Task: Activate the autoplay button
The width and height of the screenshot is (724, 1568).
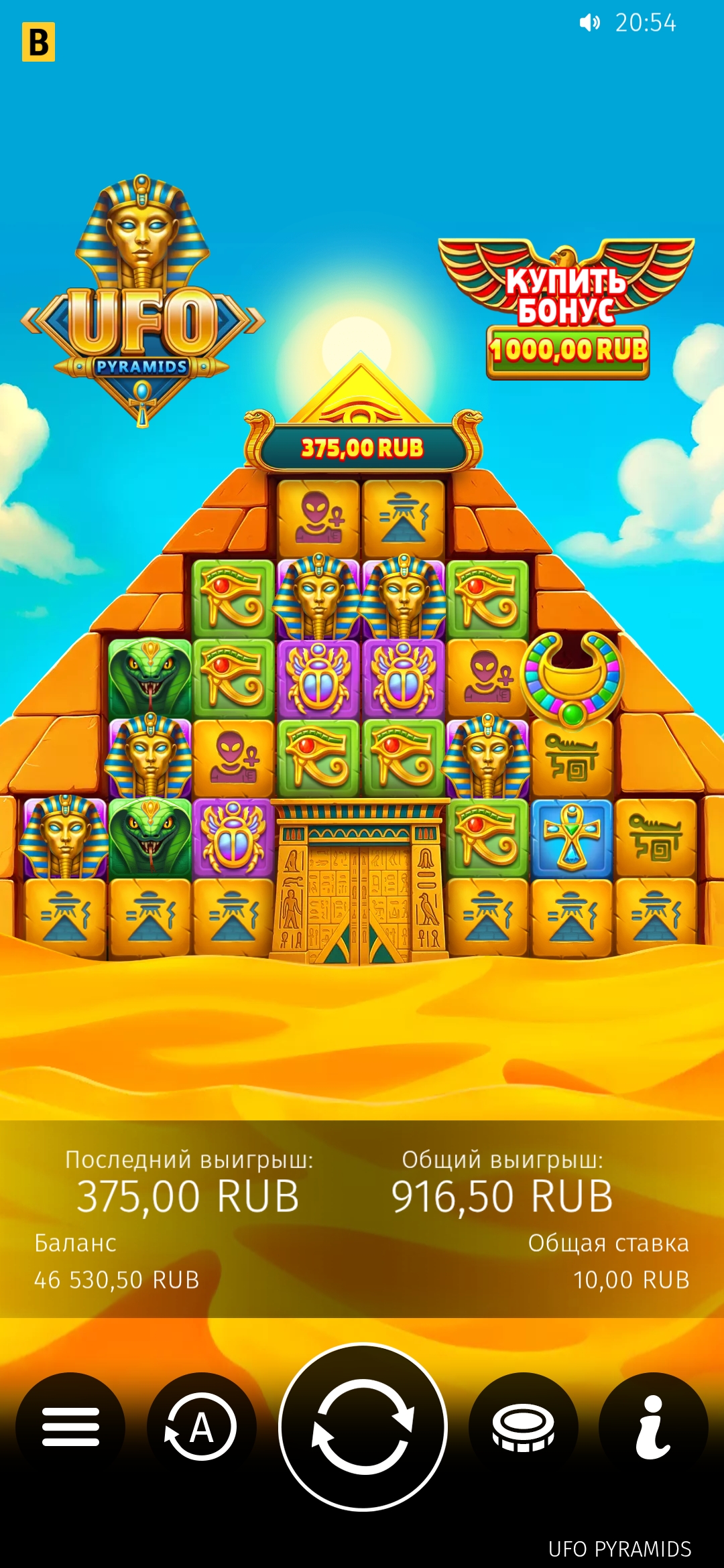Action: pos(201,1427)
